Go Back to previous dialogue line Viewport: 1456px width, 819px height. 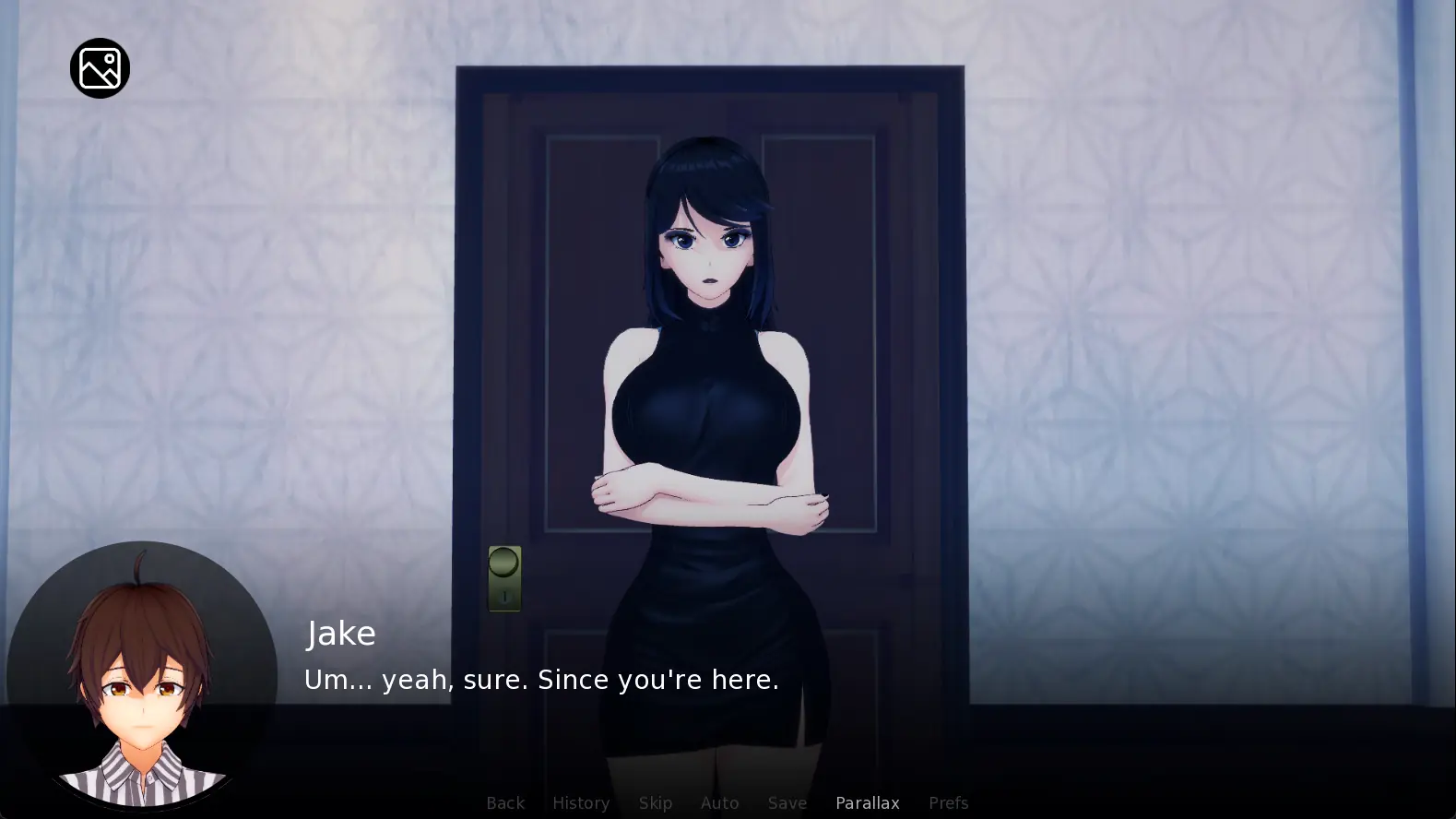(505, 802)
